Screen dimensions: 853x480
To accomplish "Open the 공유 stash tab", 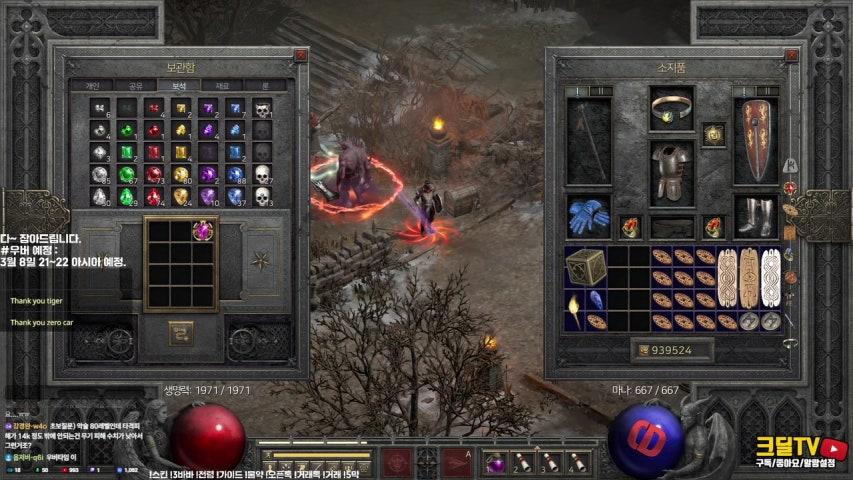I will click(134, 86).
